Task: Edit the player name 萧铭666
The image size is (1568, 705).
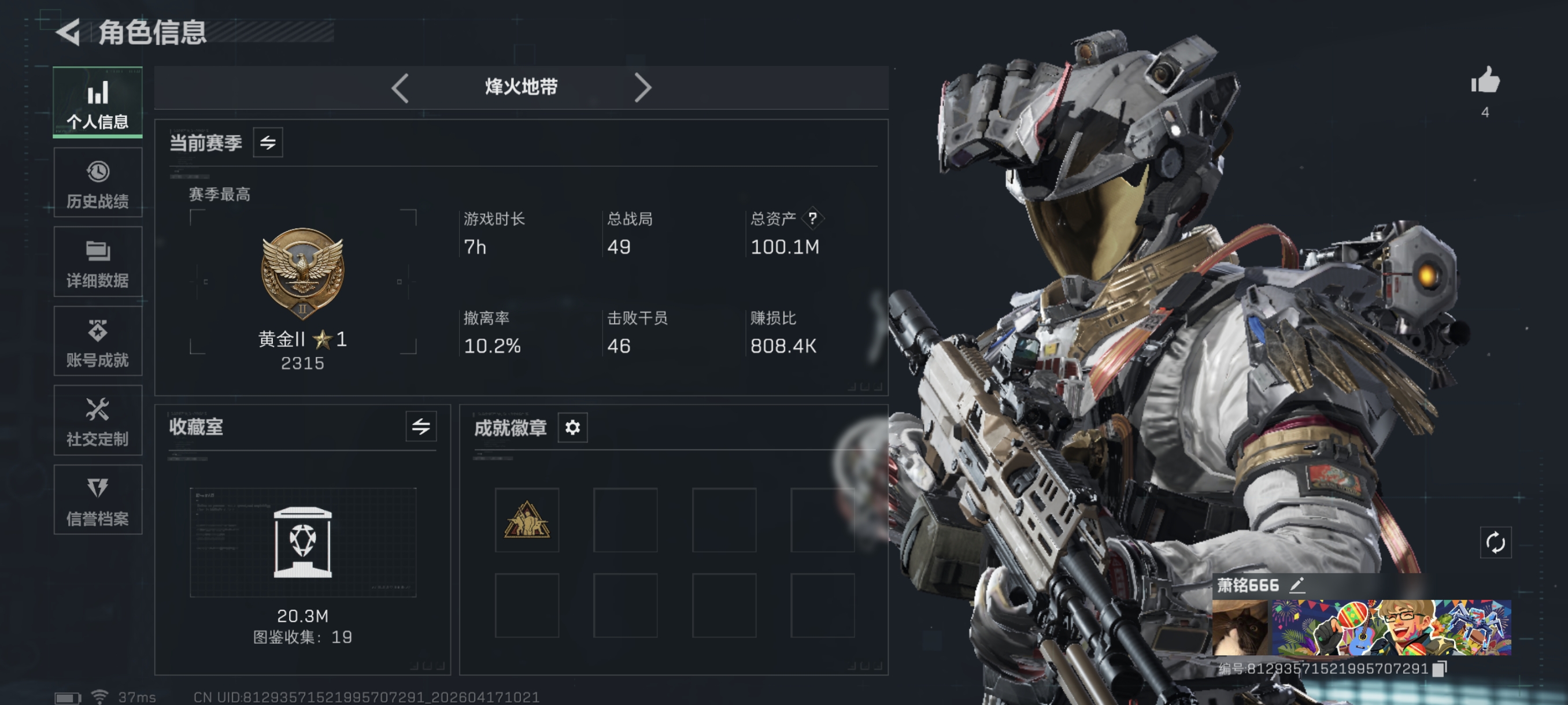Action: 1297,585
